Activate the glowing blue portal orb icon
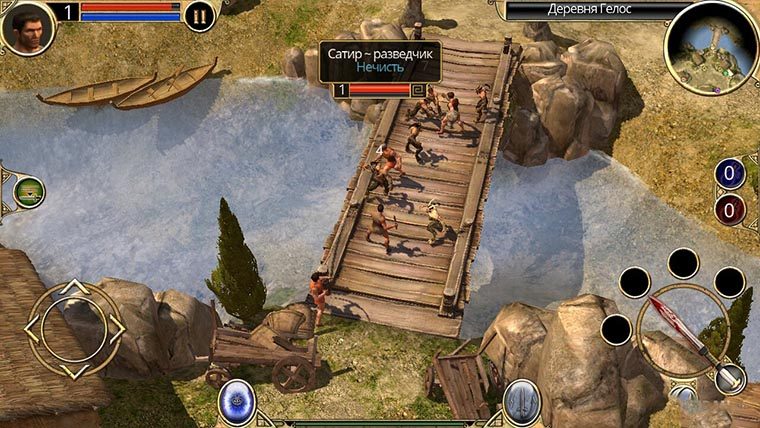760x428 pixels. 237,402
